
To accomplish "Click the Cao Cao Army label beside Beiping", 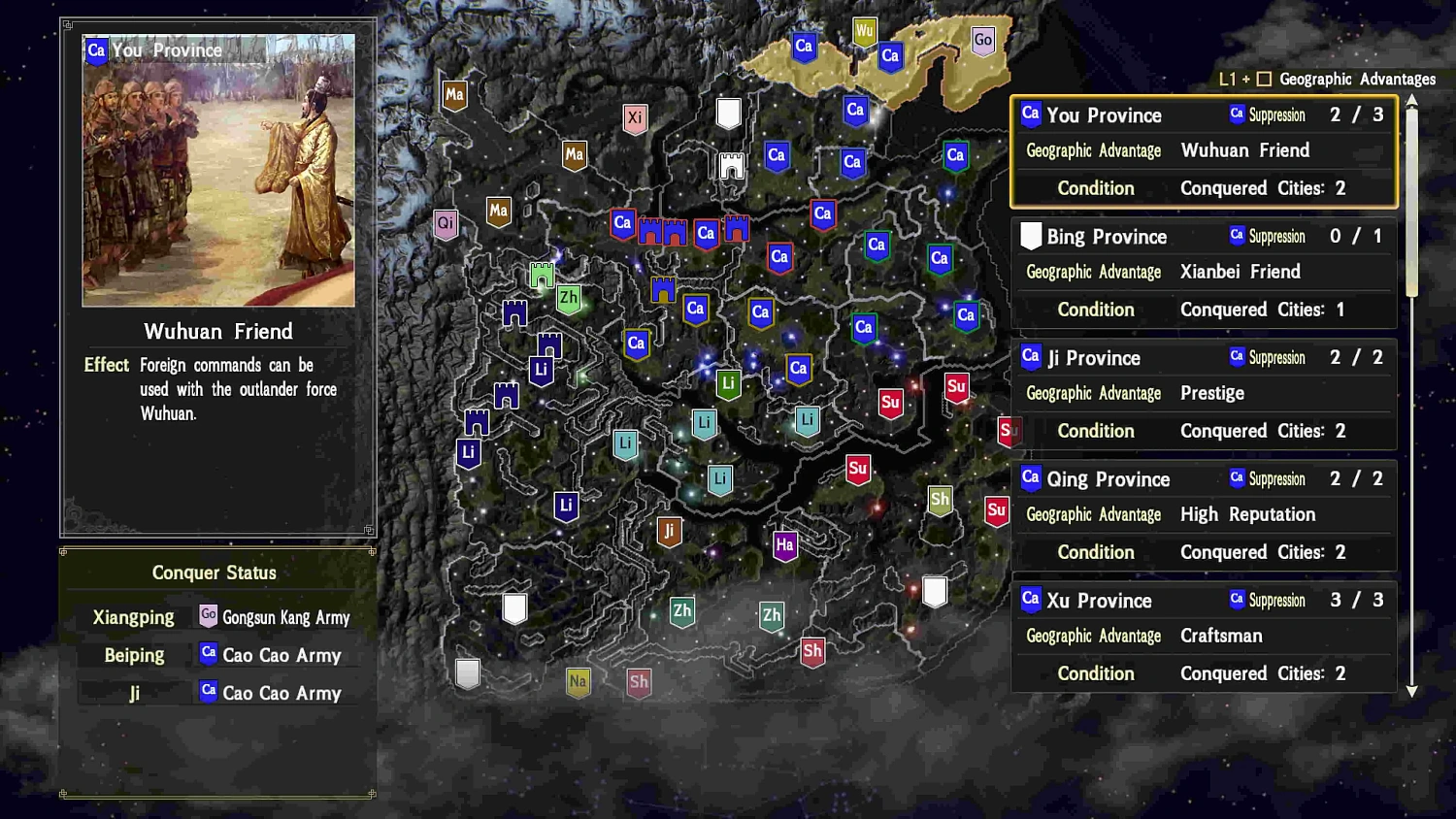I will 281,655.
